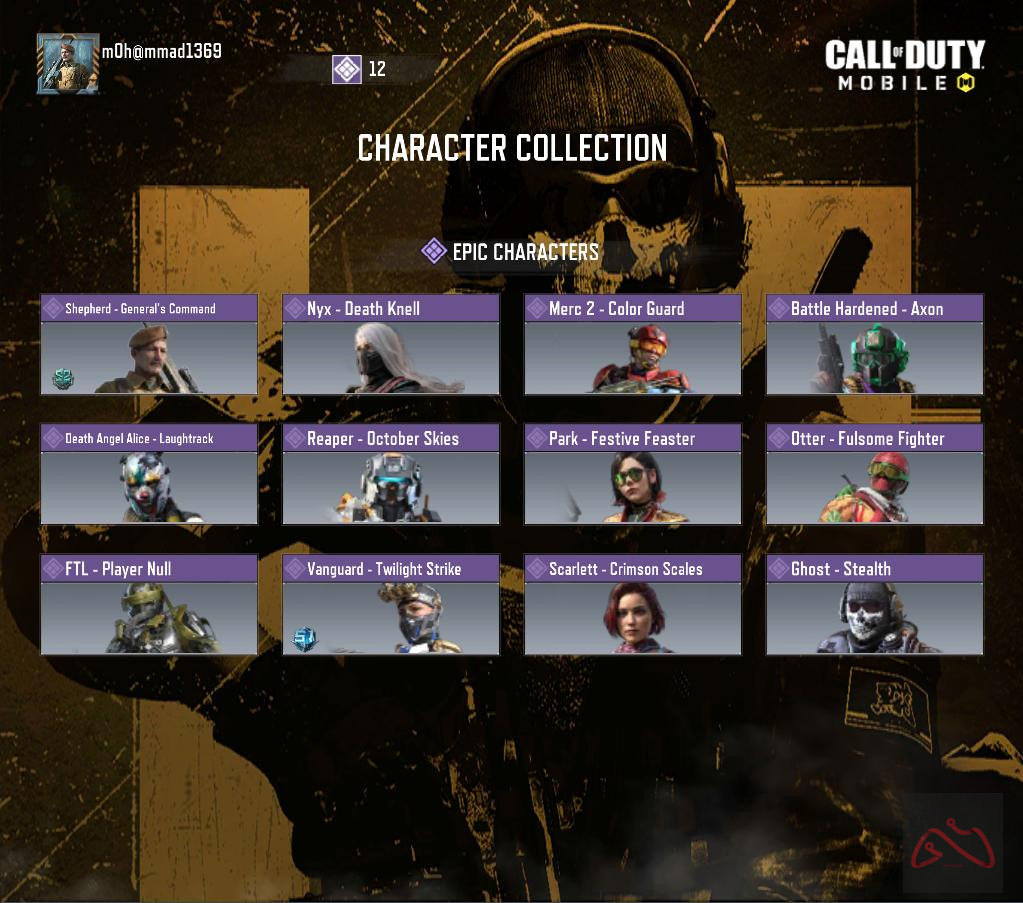Choose the Park - Festive Feaster card
Viewport: 1023px width, 903px height.
coord(633,475)
